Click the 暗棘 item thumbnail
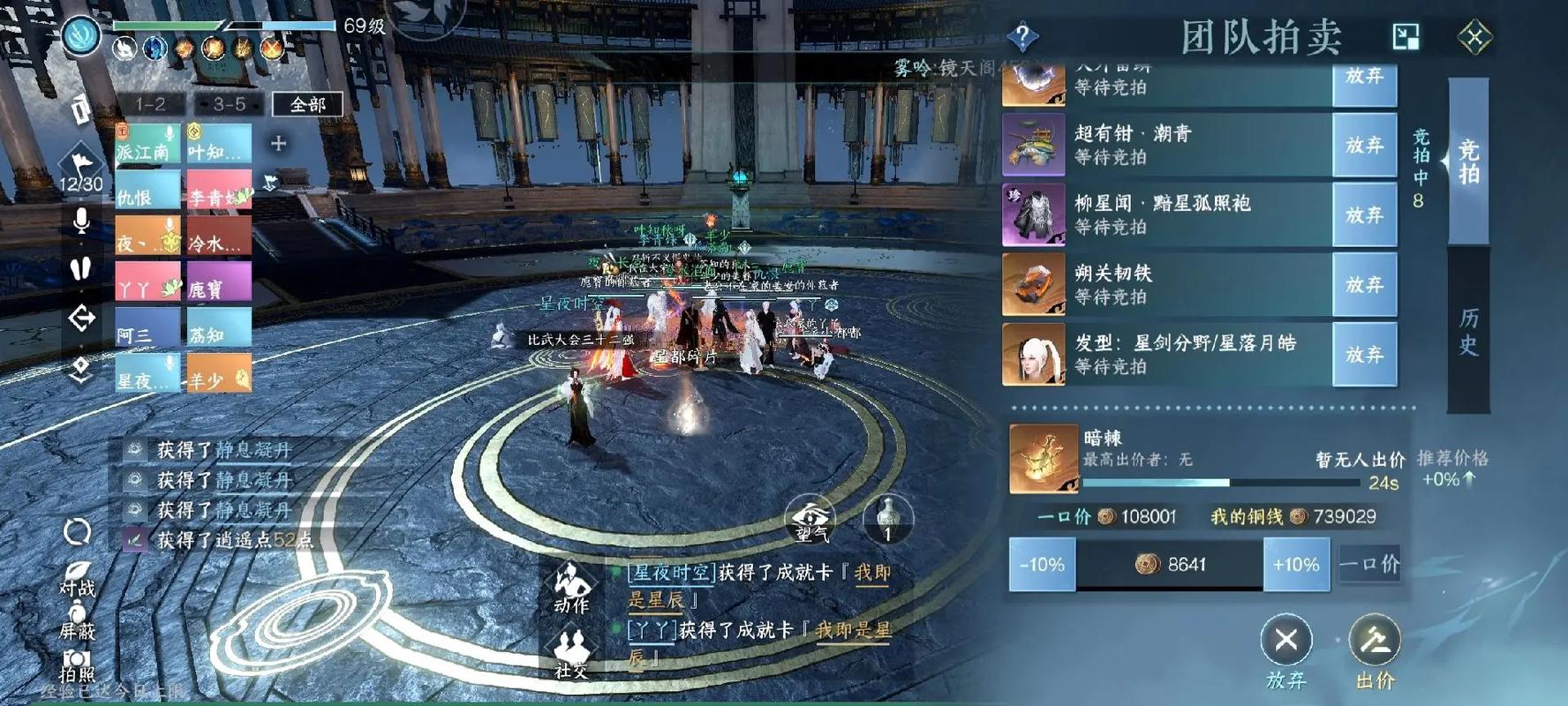Screen dimensions: 1568x706 point(1044,460)
